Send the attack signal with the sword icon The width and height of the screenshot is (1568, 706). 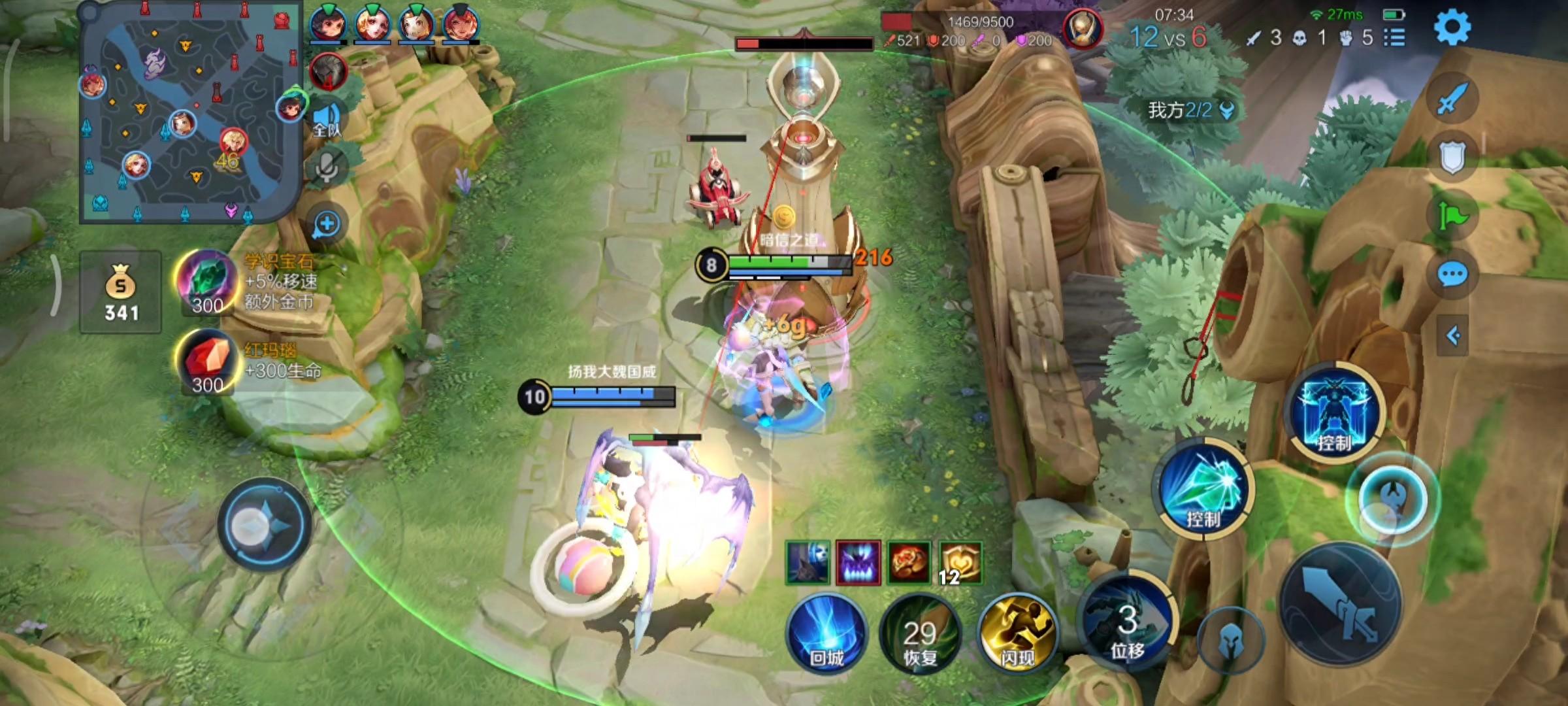coord(1452,99)
